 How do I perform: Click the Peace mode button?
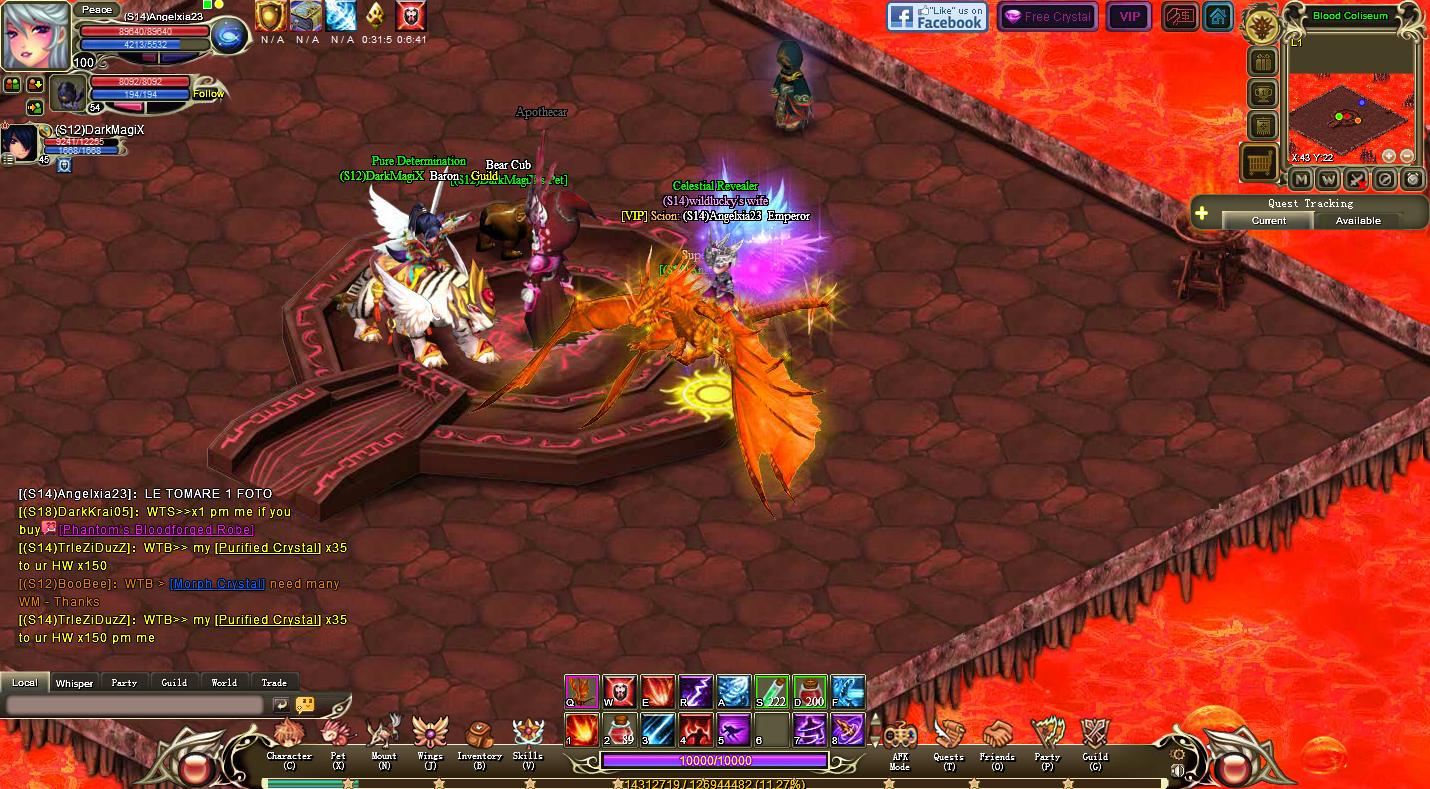coord(97,9)
